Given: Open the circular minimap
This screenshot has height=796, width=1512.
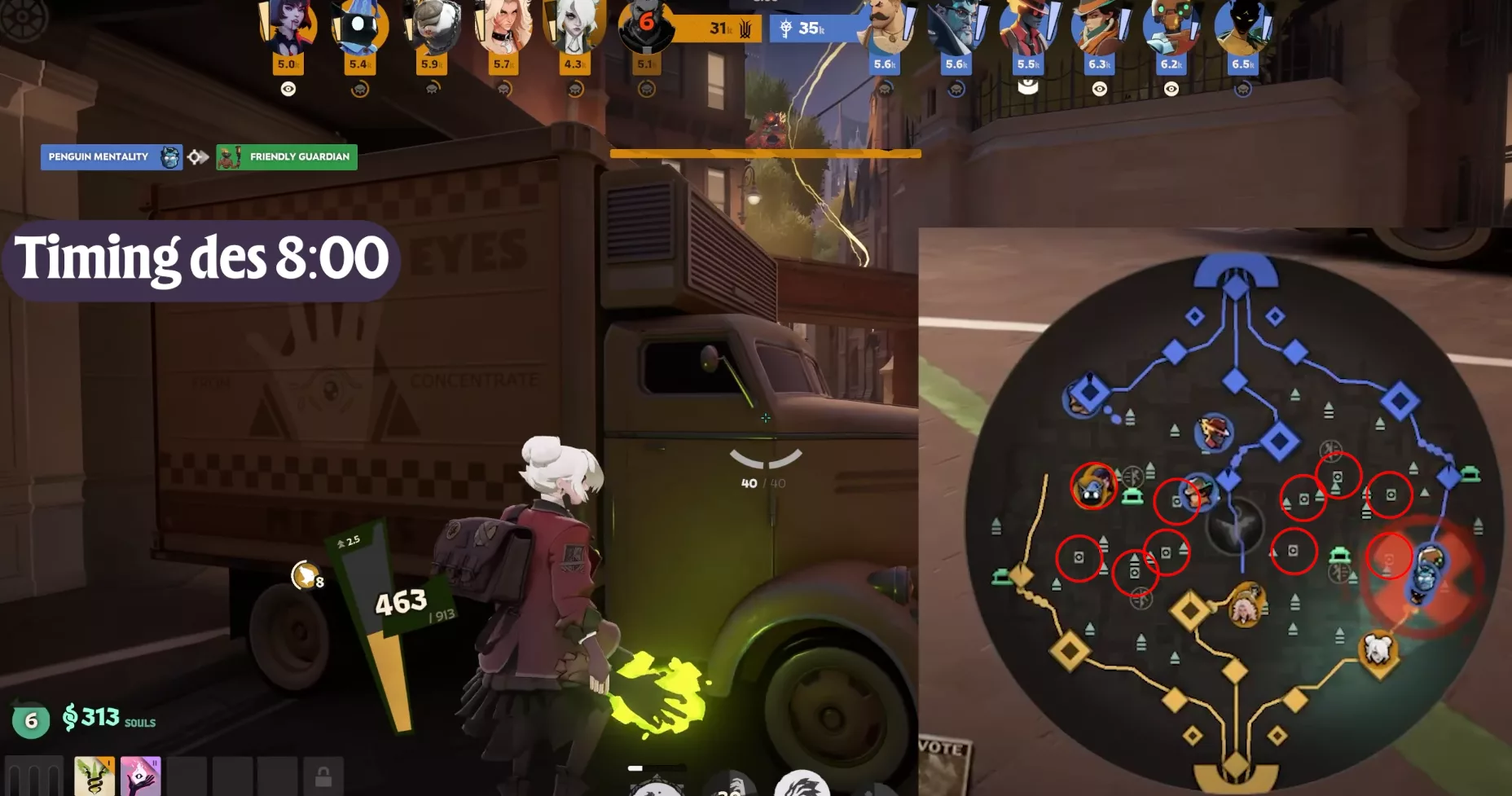Looking at the screenshot, I should [1234, 521].
